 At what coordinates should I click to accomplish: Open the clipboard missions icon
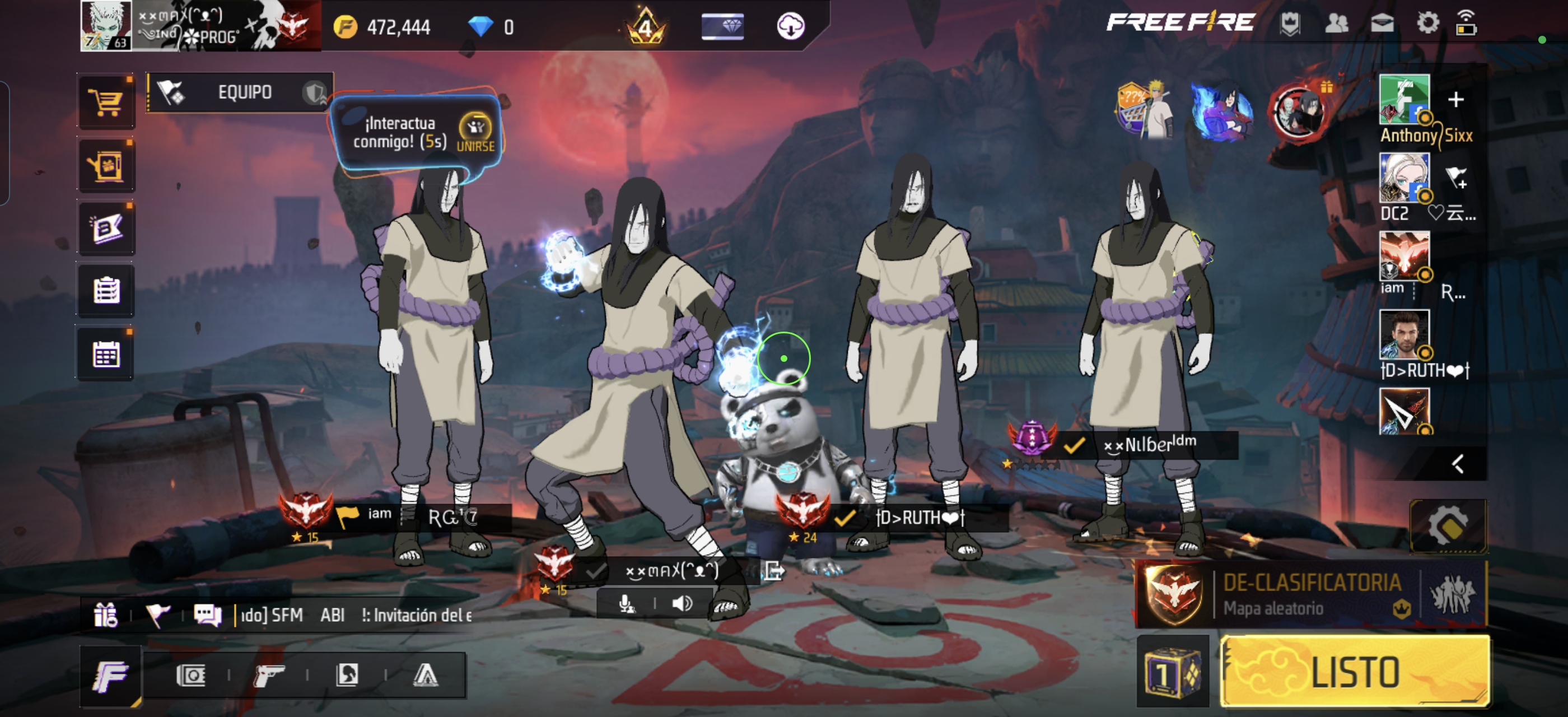(x=106, y=290)
